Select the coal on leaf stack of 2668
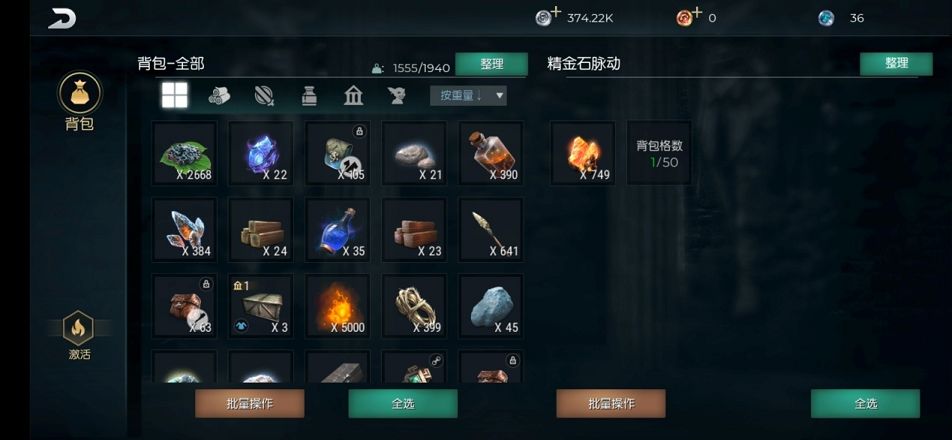This screenshot has height=440, width=952. [x=184, y=154]
